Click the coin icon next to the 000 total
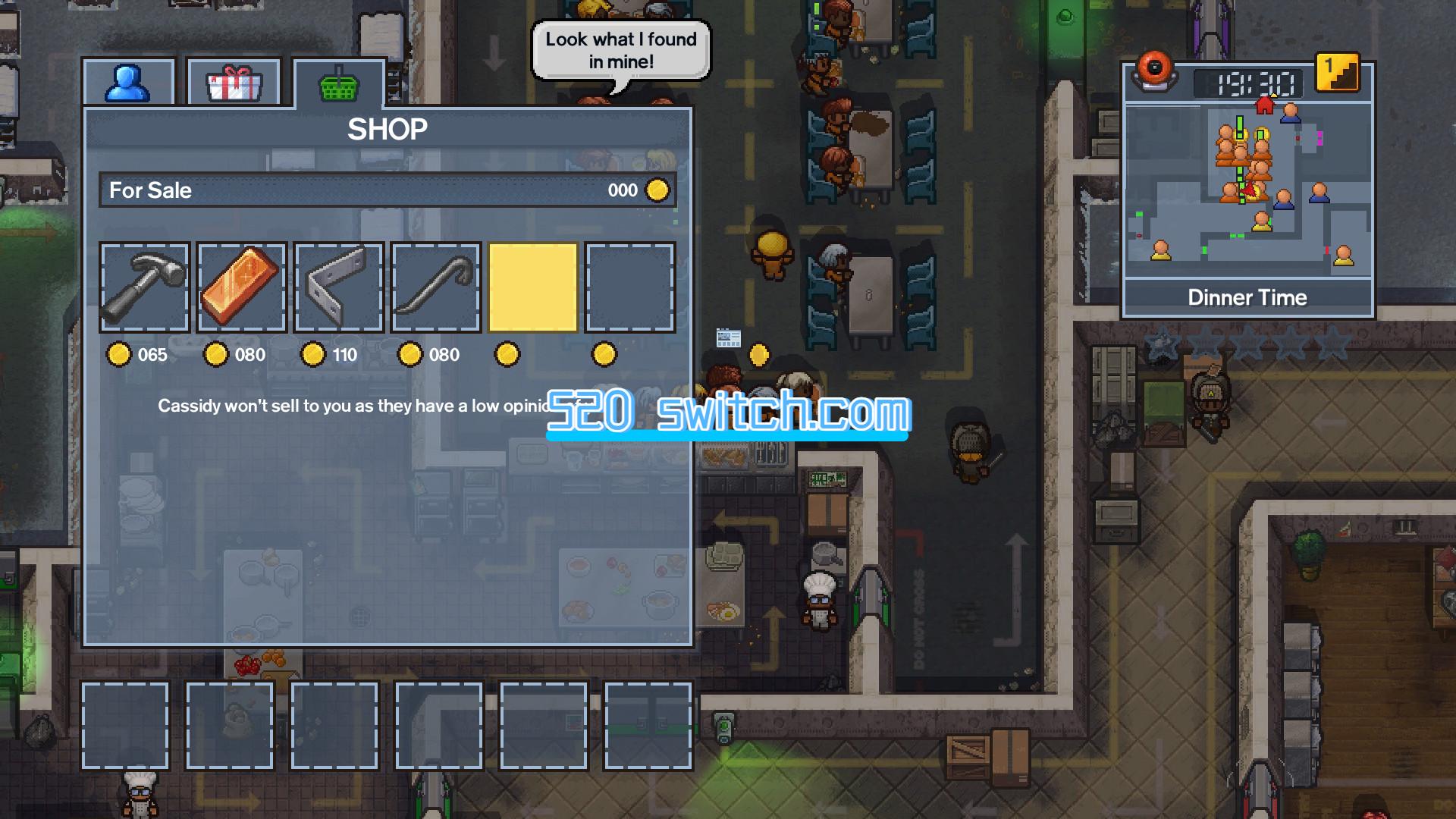The image size is (1456, 819). 657,190
